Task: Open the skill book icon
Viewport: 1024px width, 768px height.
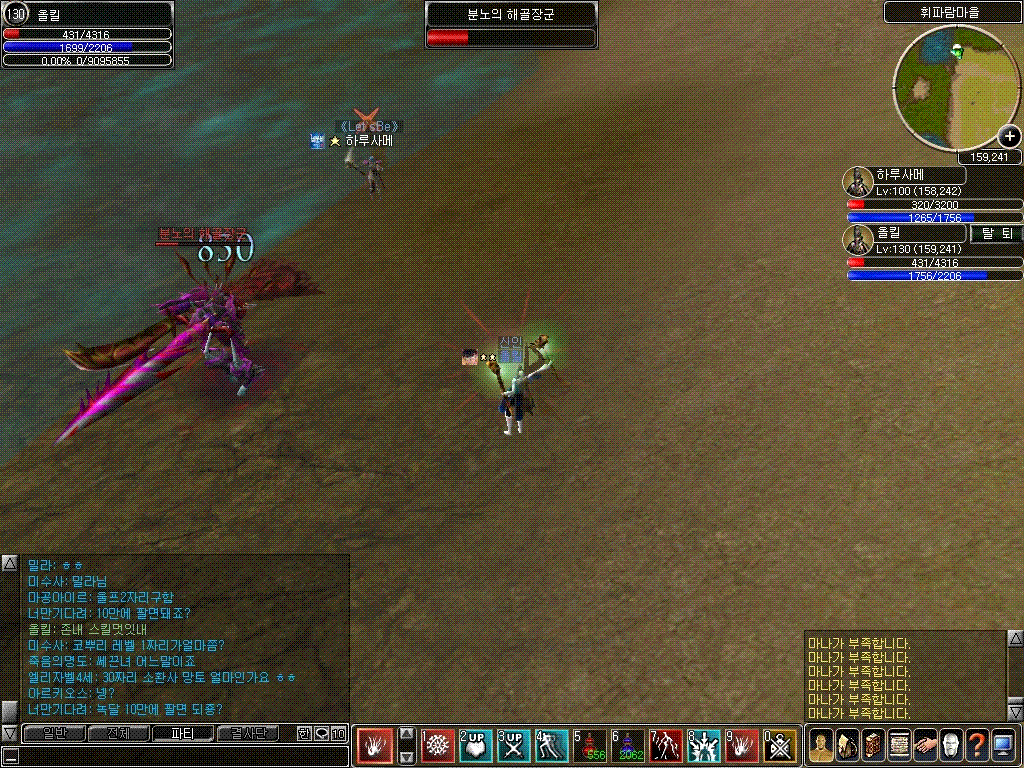Action: pos(872,746)
